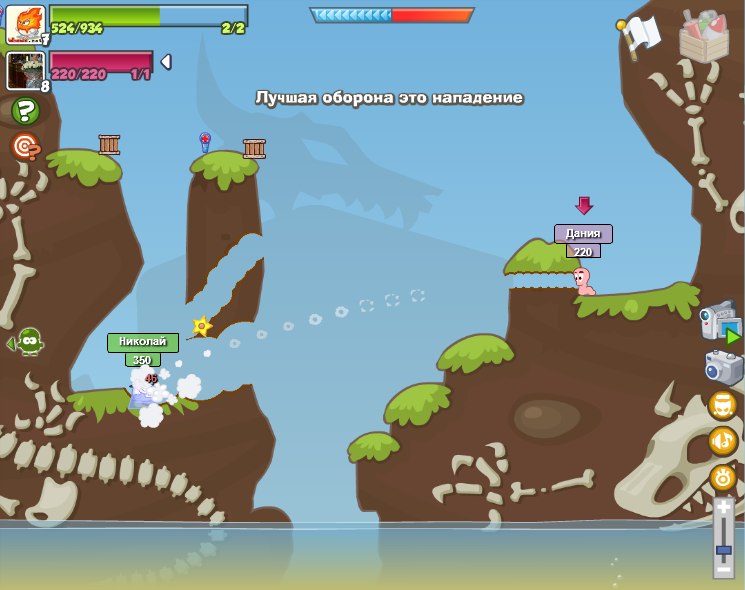
Task: Click the round orange eye button
Action: pyautogui.click(x=722, y=476)
